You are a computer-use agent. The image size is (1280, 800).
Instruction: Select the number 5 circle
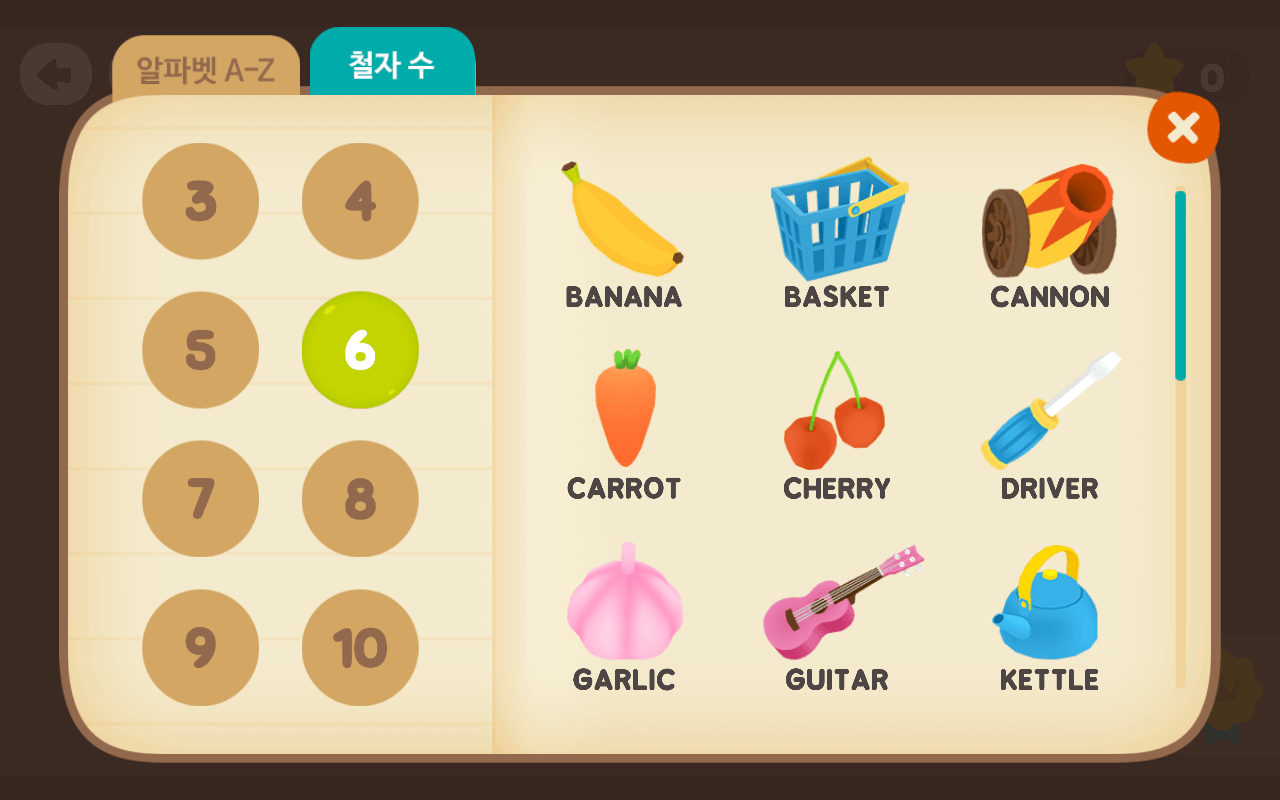pyautogui.click(x=200, y=350)
